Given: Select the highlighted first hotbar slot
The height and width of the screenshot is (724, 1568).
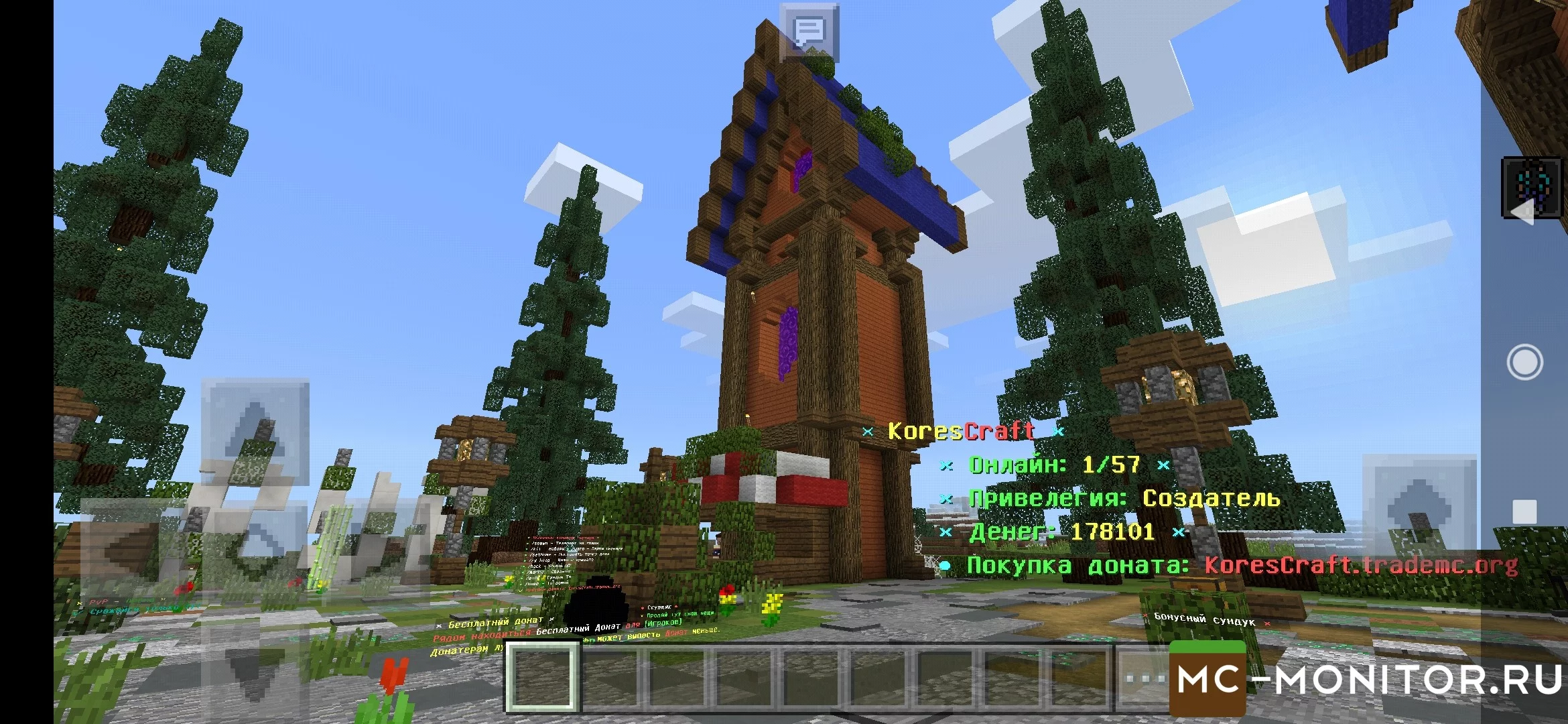Looking at the screenshot, I should 541,676.
